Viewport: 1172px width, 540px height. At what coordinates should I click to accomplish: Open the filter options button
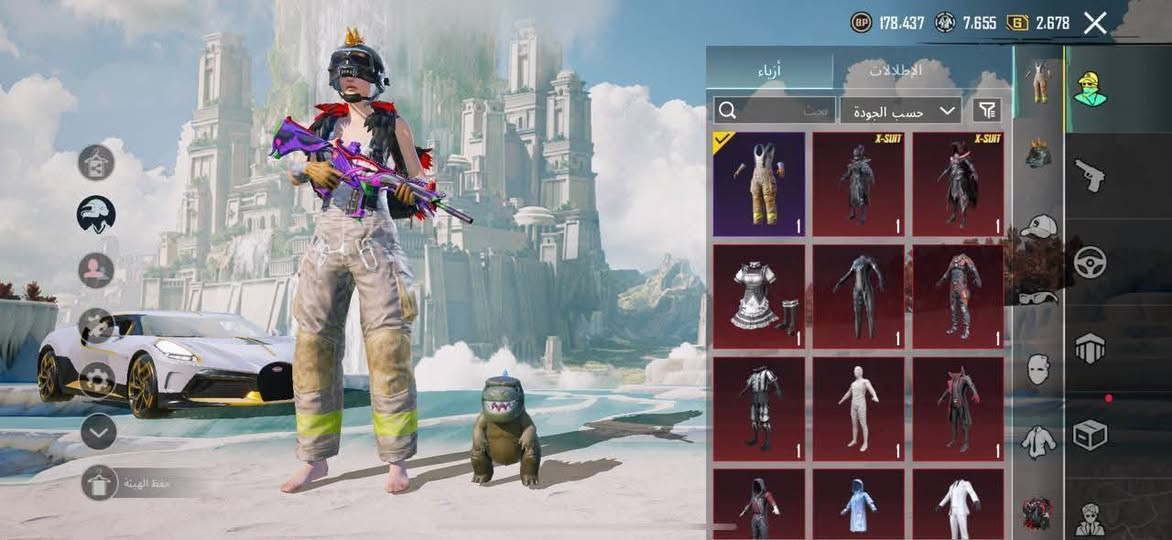click(x=987, y=110)
